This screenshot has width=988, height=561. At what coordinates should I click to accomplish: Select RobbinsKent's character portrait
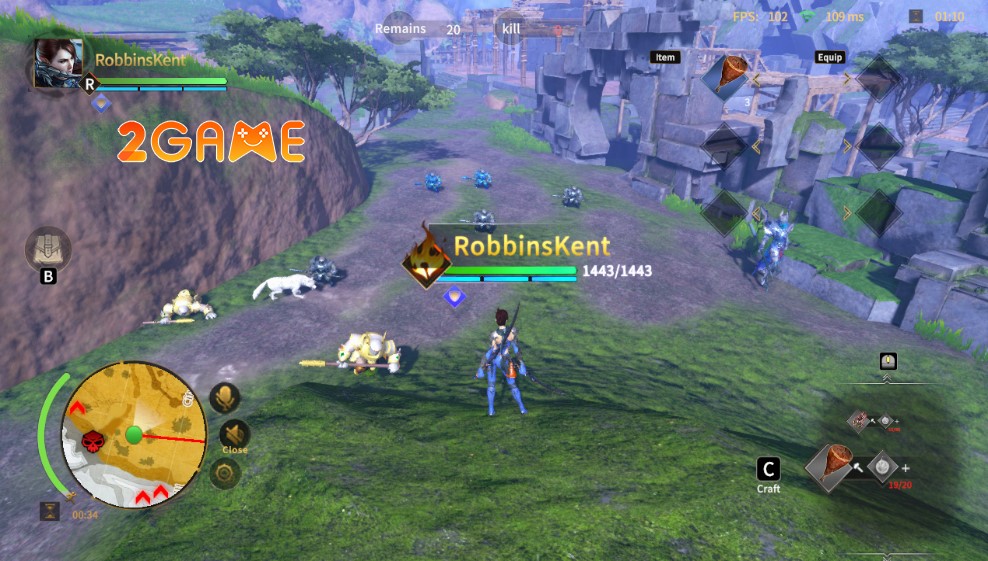(58, 65)
